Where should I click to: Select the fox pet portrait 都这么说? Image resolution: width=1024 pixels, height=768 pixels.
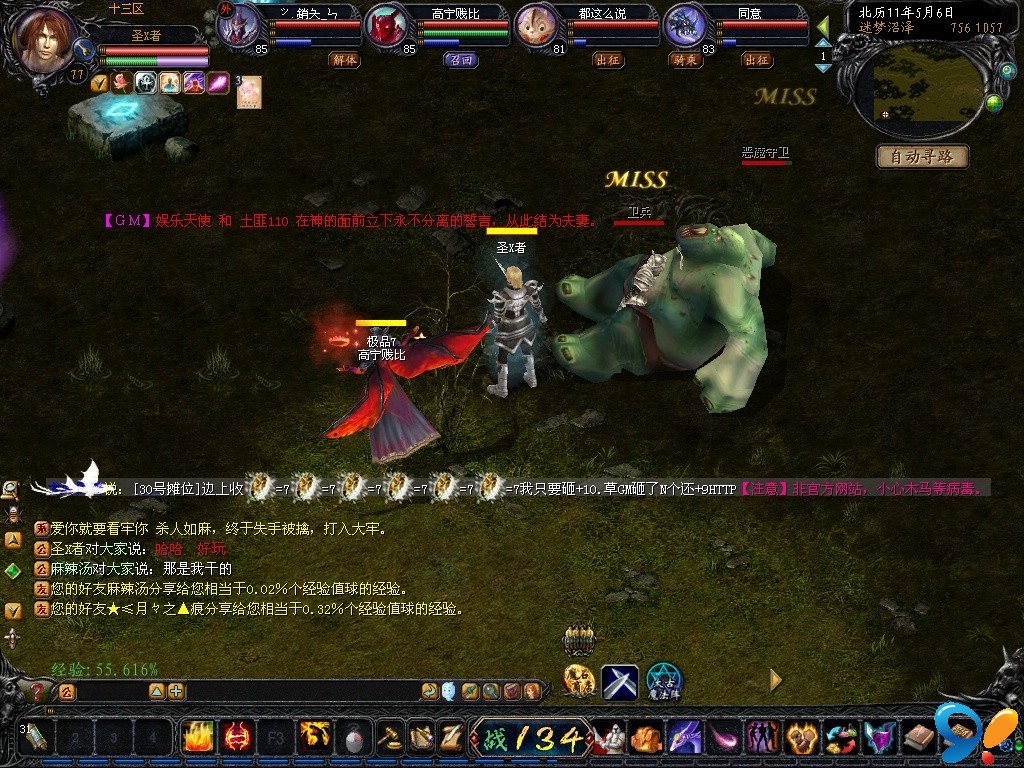click(538, 27)
